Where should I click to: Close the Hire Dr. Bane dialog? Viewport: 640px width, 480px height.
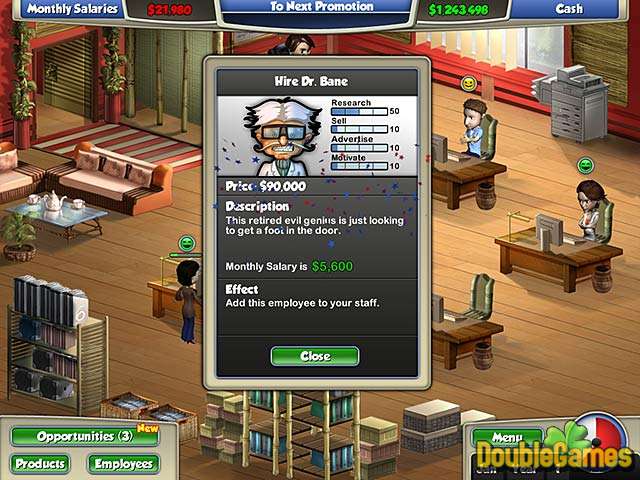point(314,356)
